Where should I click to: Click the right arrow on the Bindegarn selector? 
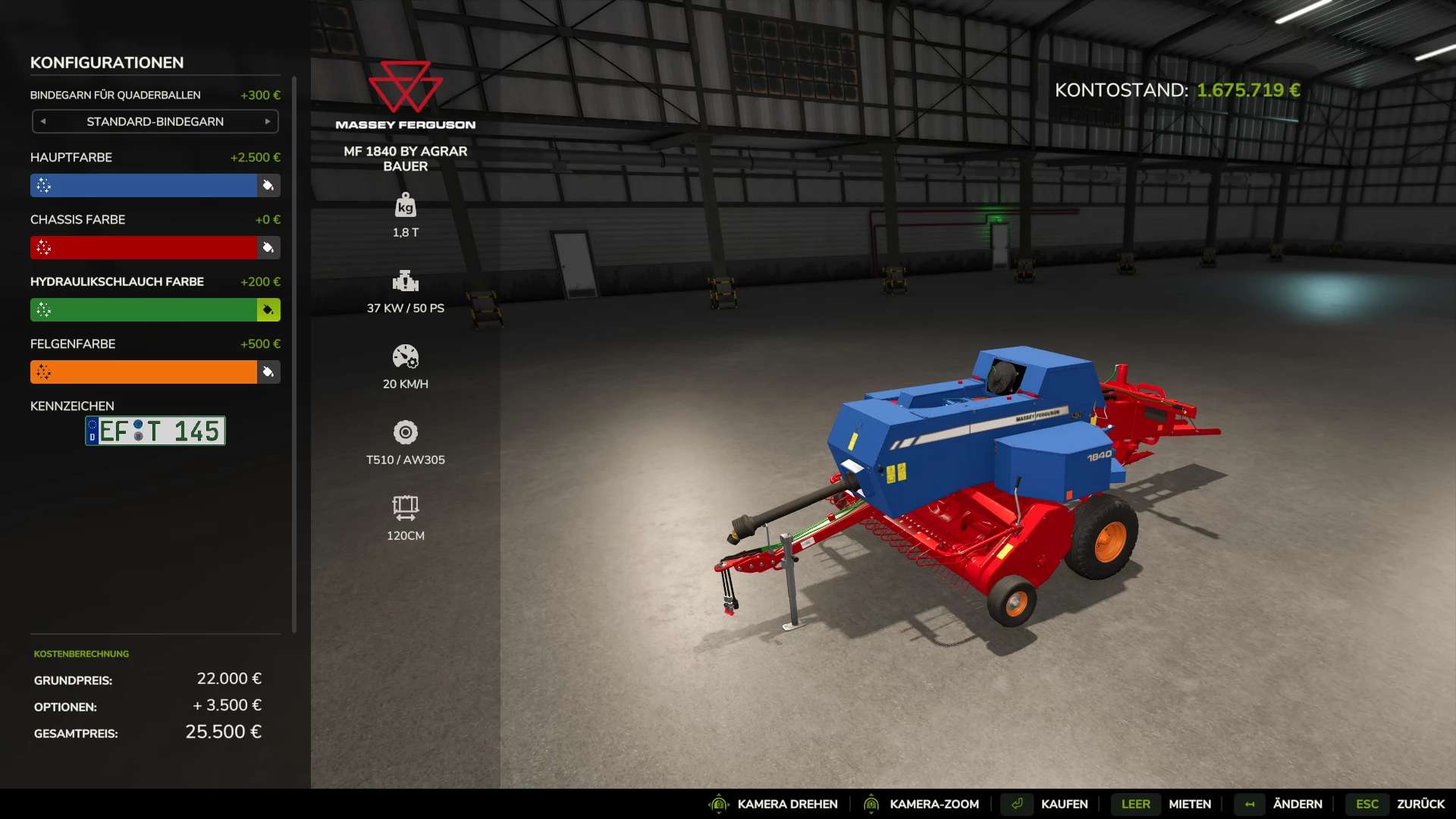267,121
